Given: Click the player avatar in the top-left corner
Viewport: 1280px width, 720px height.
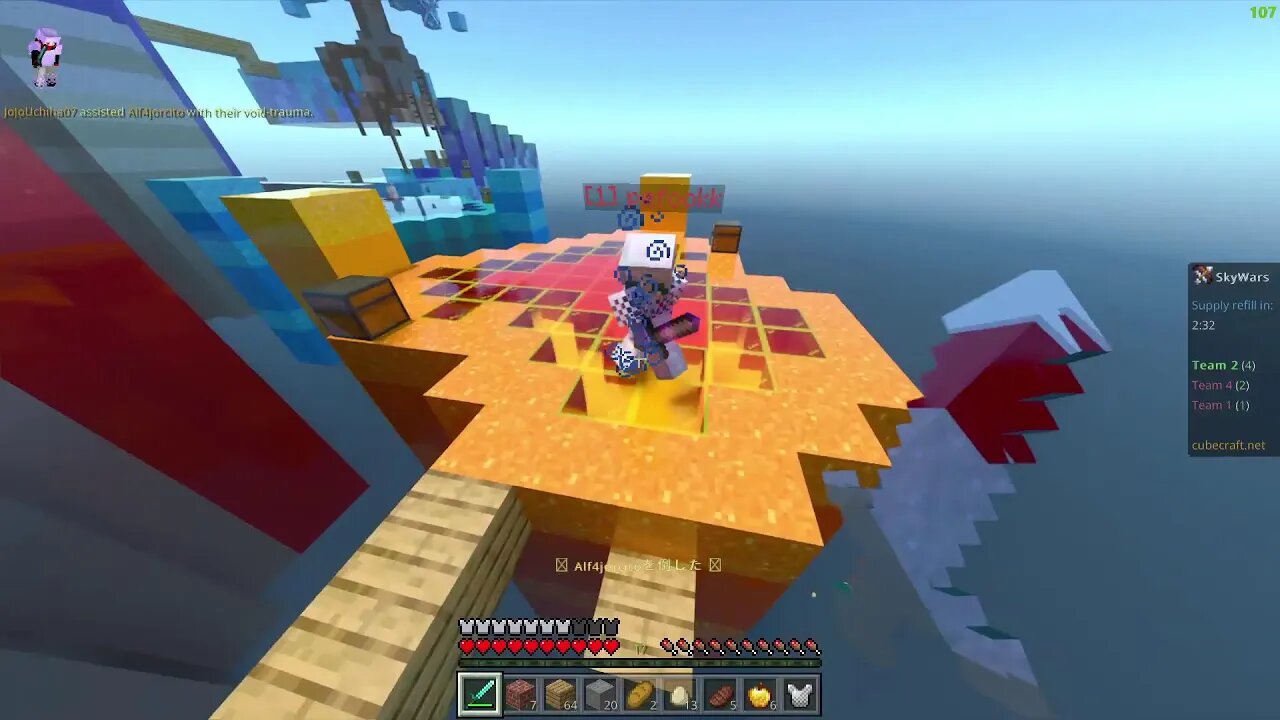Looking at the screenshot, I should point(47,57).
